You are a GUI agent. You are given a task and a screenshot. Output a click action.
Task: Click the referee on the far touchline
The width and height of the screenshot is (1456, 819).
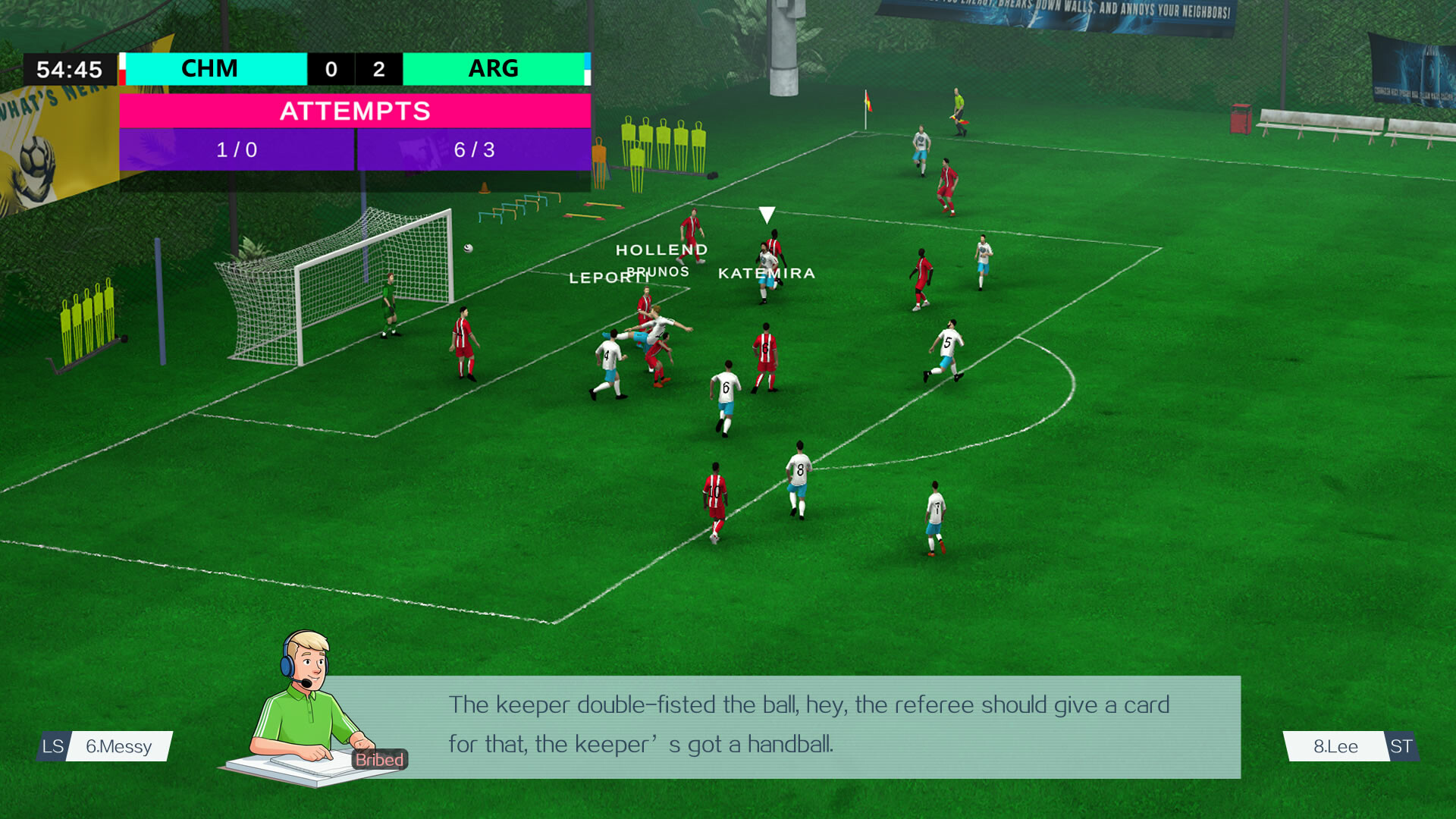957,110
